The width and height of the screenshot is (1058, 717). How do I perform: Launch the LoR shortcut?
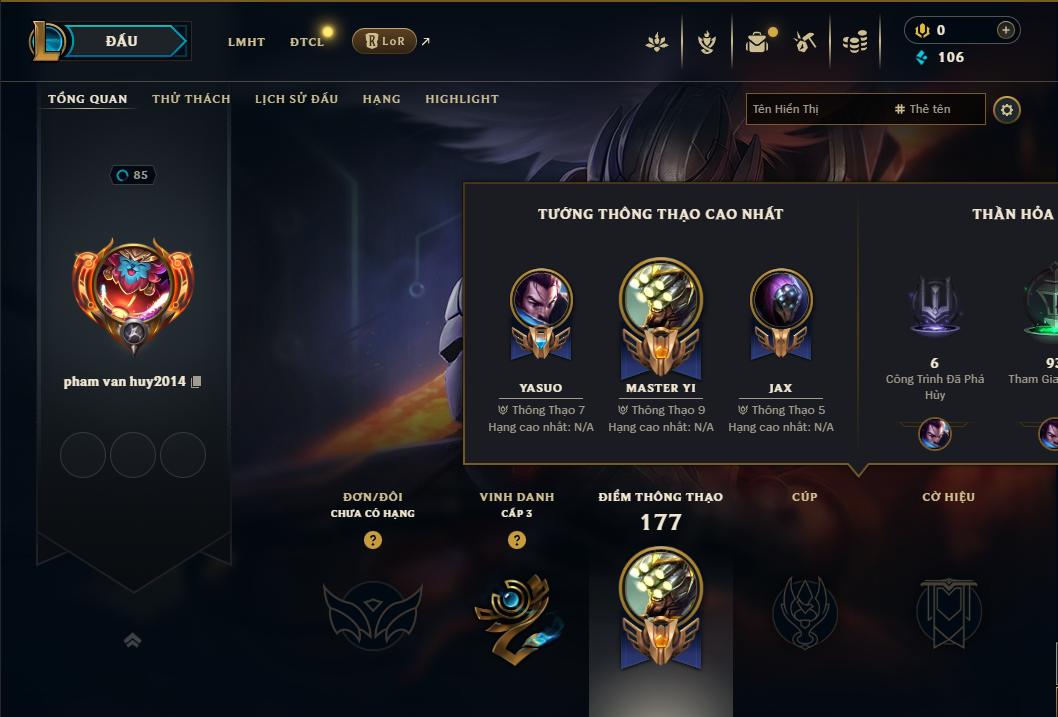coord(385,41)
